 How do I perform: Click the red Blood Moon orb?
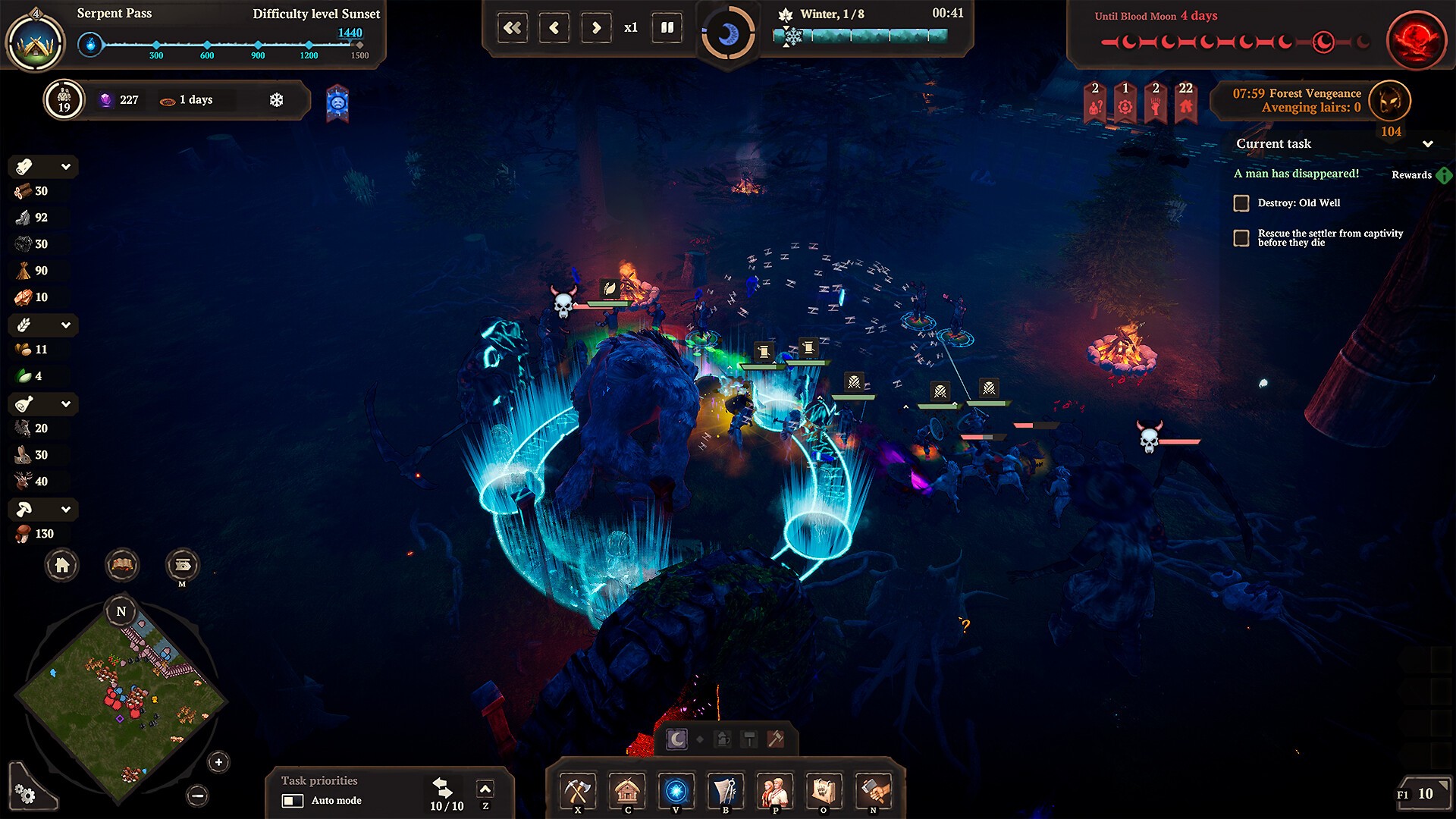pyautogui.click(x=1416, y=39)
